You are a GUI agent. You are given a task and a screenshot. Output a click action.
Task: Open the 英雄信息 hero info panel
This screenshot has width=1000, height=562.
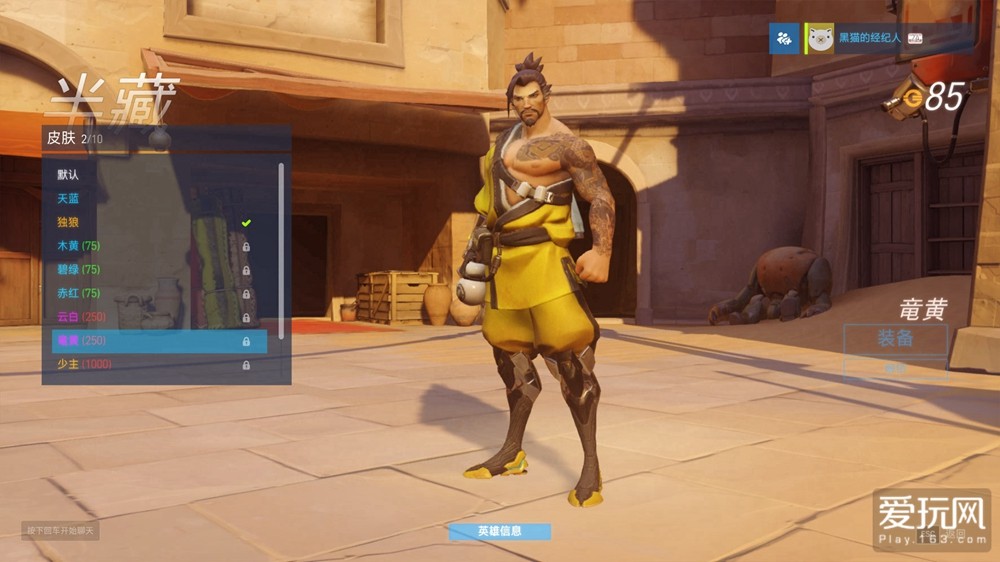[x=499, y=531]
